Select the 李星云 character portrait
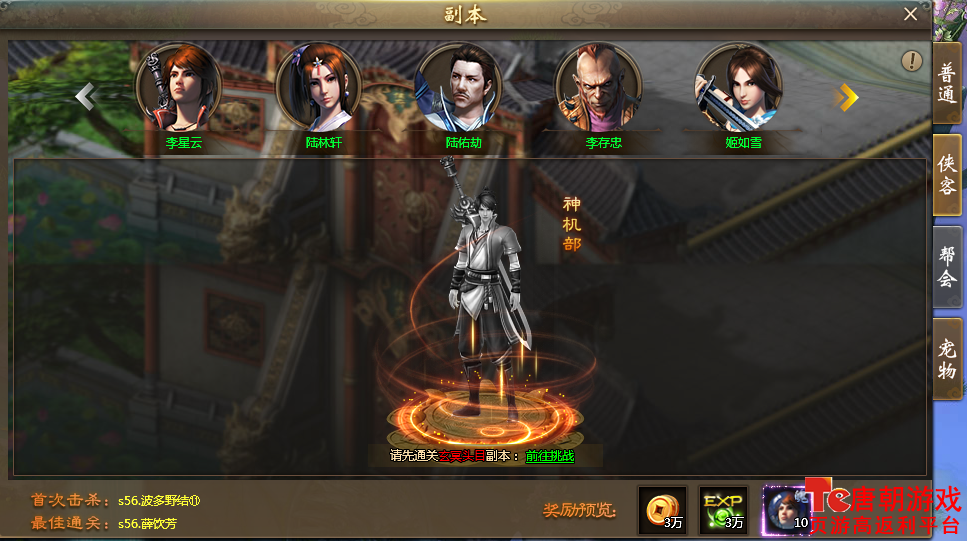Viewport: 967px width, 541px height. (x=177, y=87)
